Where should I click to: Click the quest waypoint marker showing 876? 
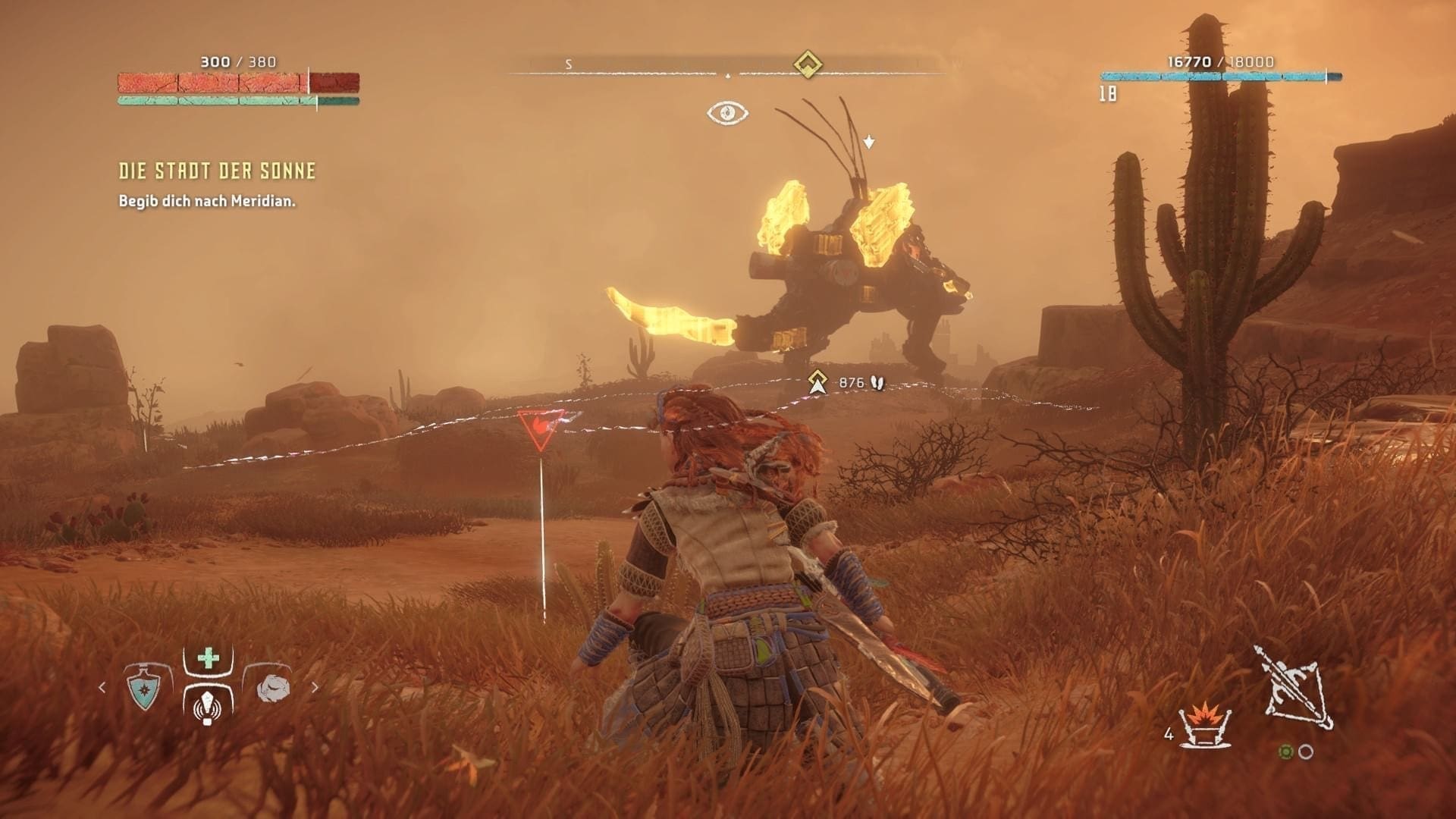point(817,382)
